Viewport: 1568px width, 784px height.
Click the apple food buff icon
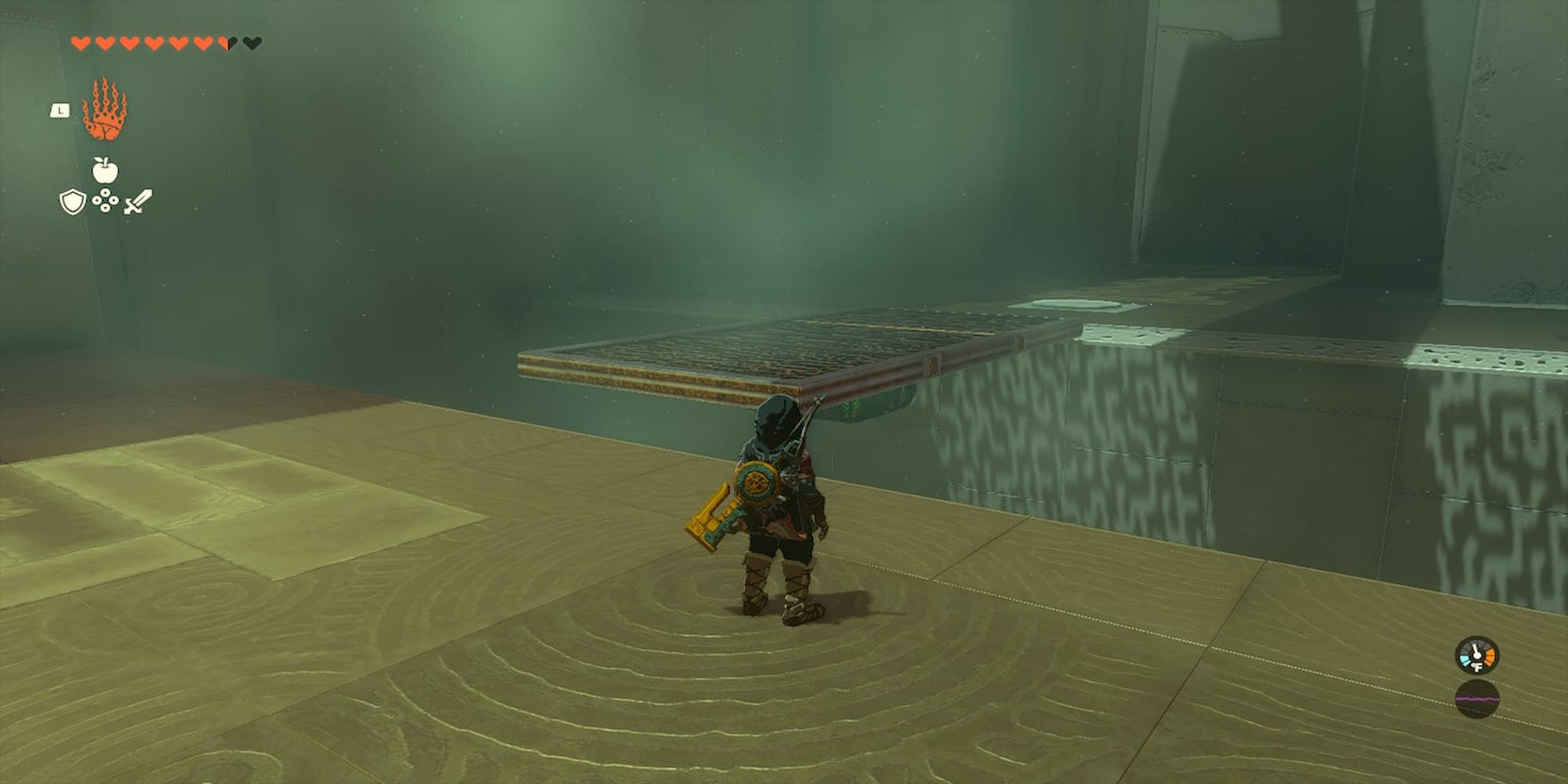click(x=105, y=169)
